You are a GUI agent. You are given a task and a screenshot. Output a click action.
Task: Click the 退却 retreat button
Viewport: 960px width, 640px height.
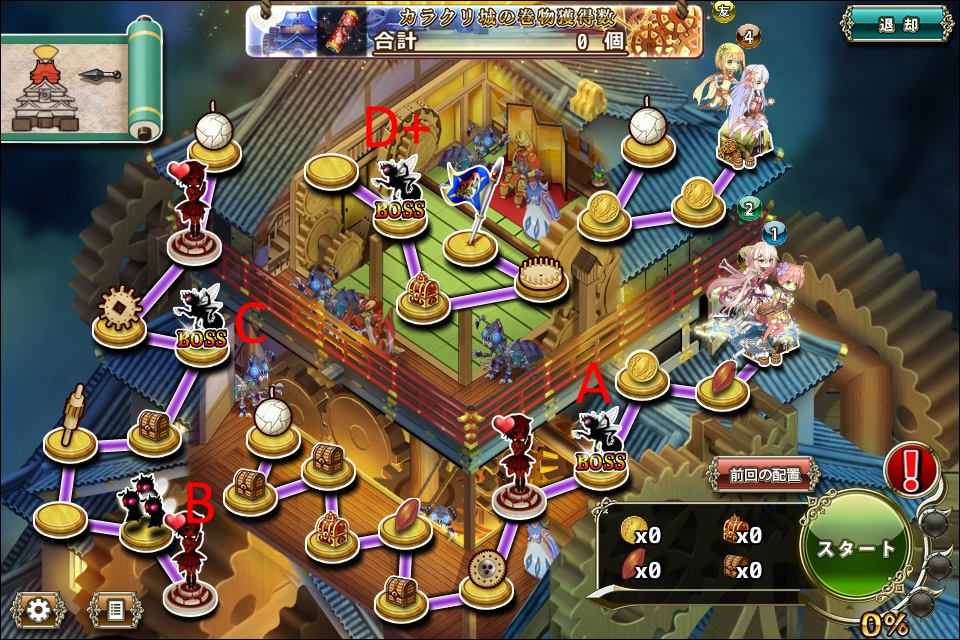coord(896,25)
